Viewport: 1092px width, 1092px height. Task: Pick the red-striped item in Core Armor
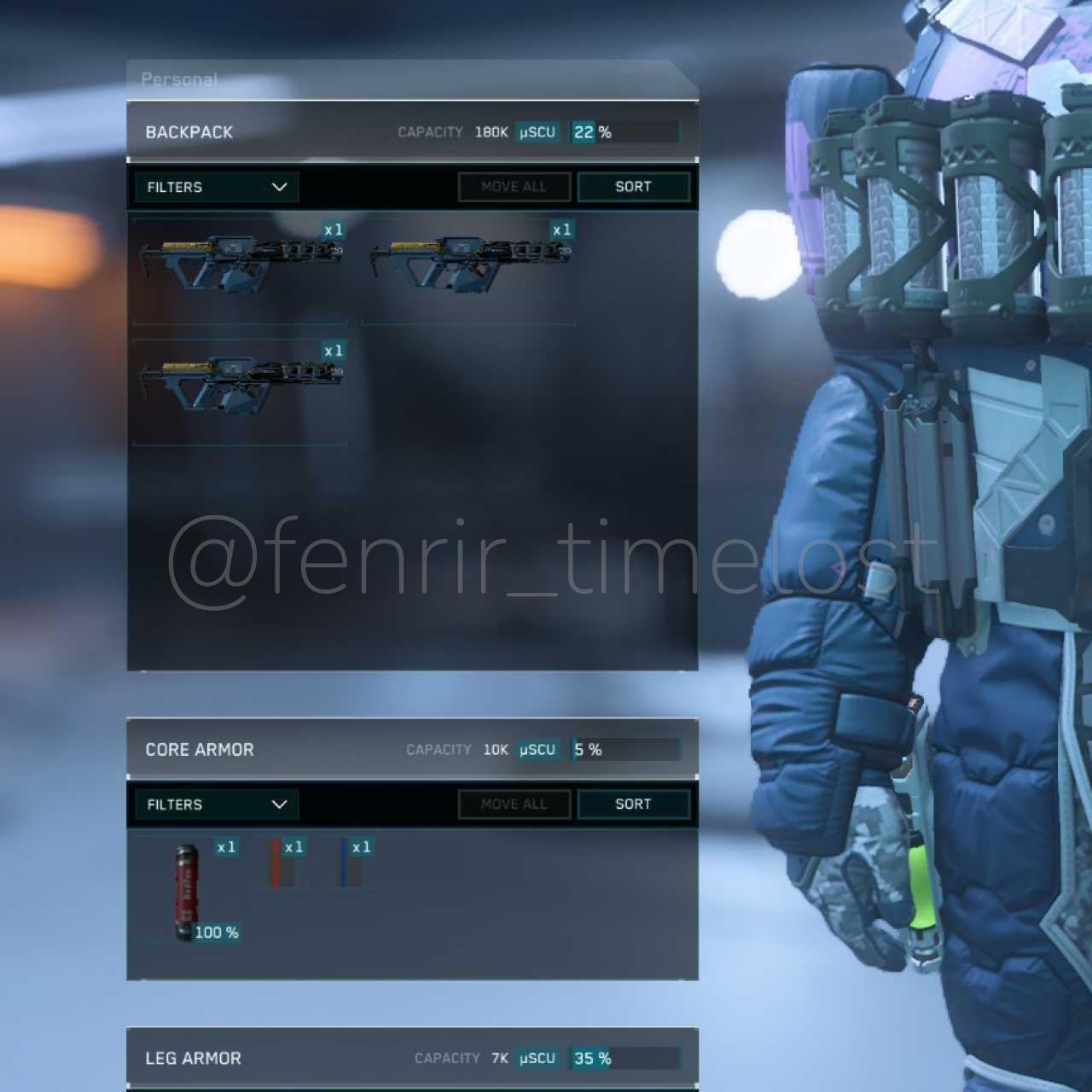(x=280, y=863)
